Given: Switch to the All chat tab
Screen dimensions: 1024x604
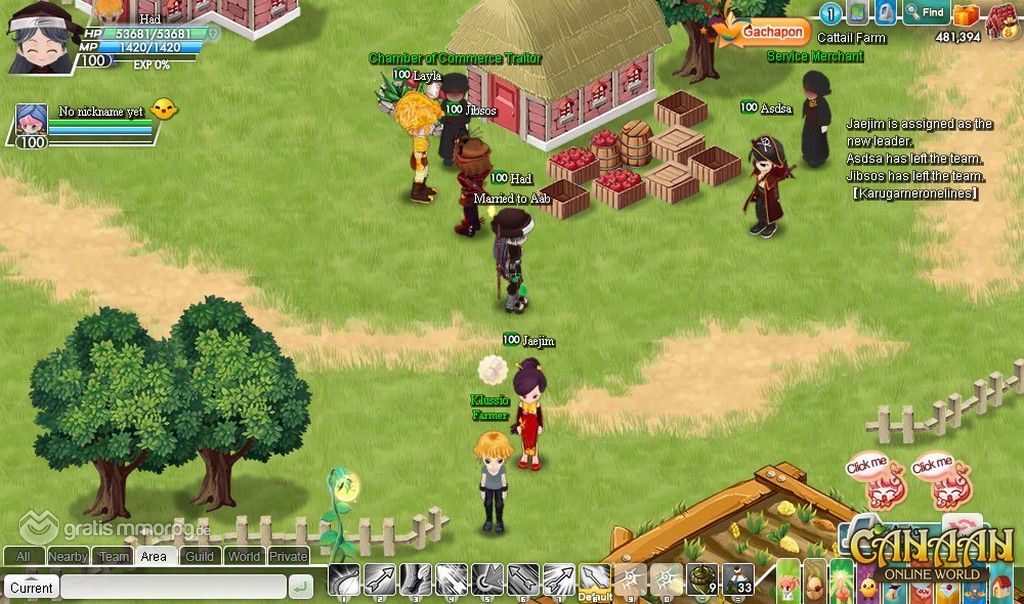Looking at the screenshot, I should 23,557.
